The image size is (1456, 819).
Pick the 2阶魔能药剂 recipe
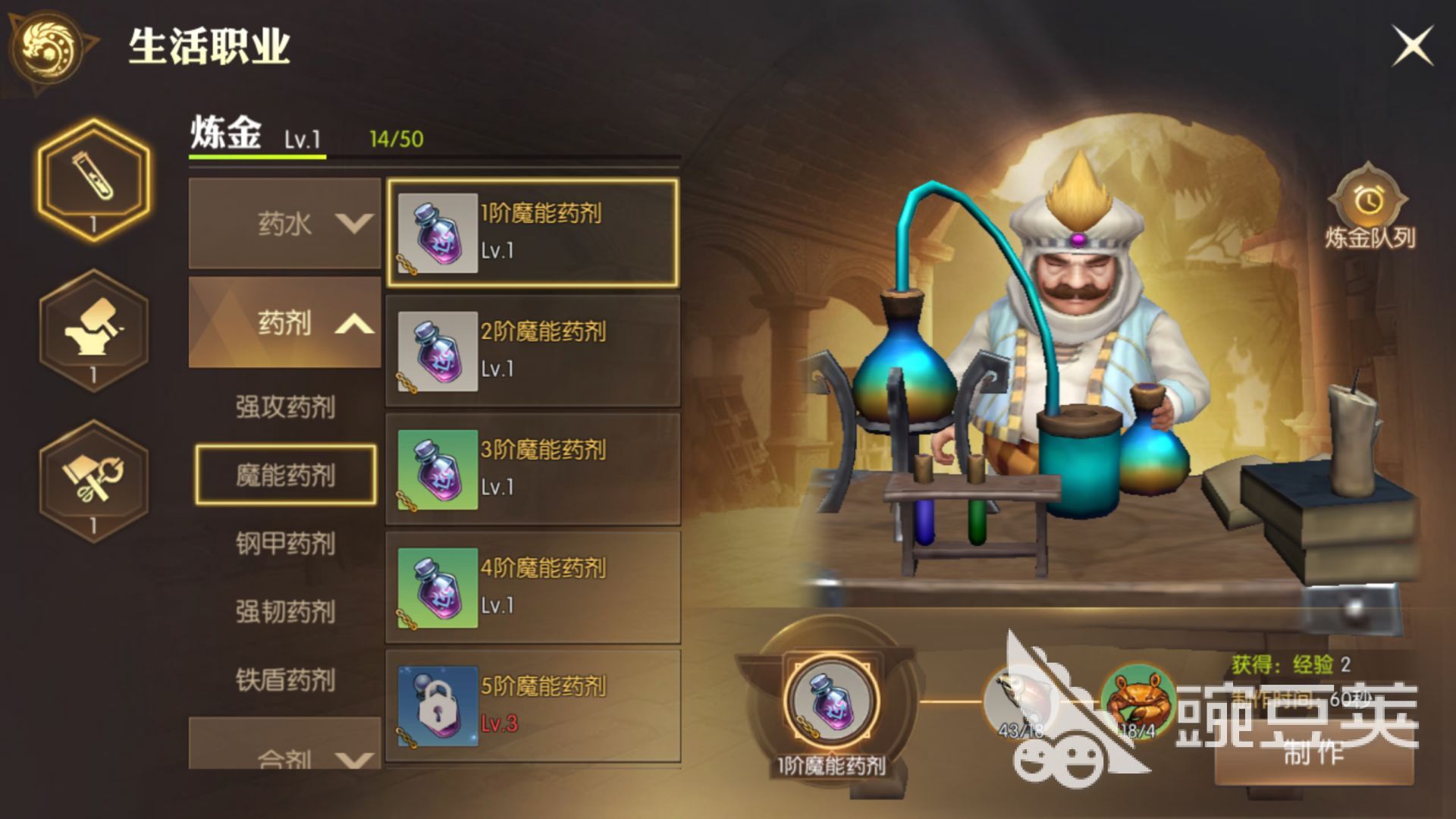[532, 351]
